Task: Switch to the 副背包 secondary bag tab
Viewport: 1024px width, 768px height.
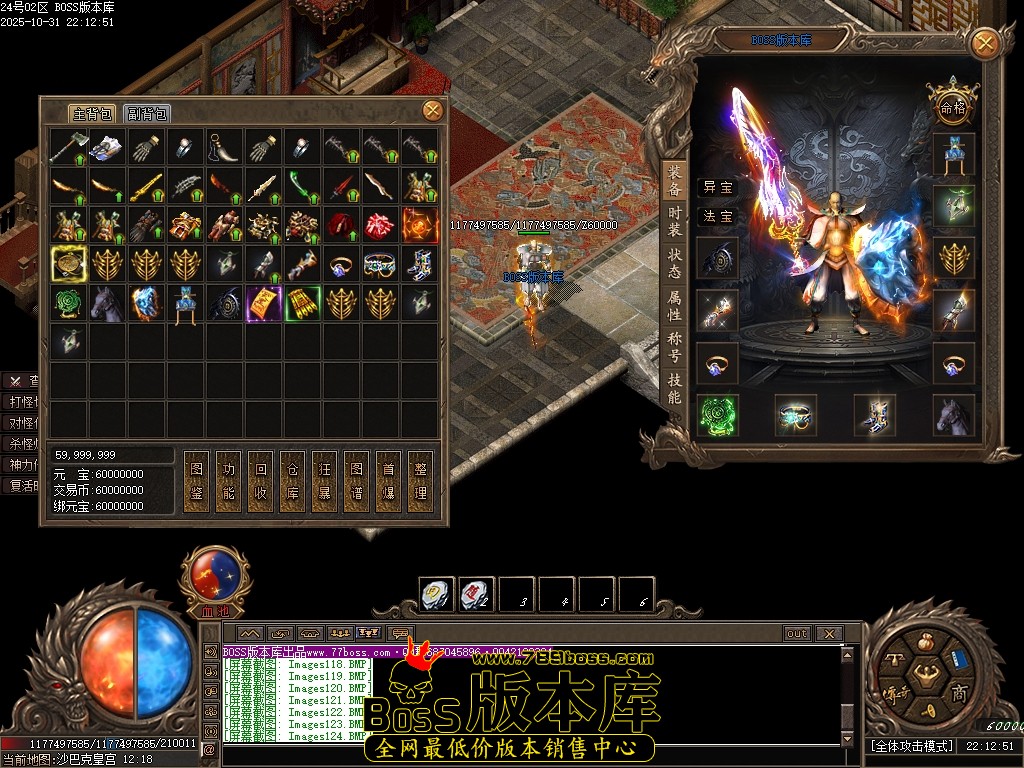Action: point(148,114)
